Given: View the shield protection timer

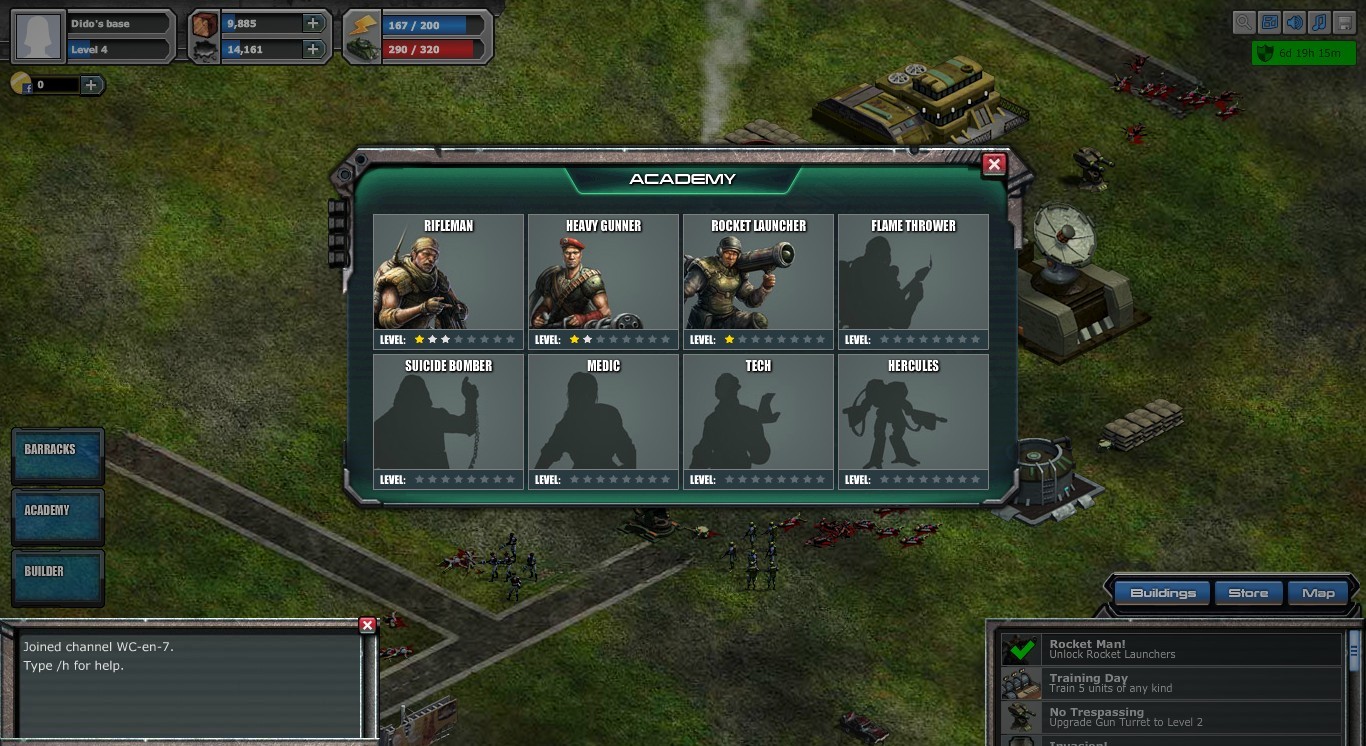Looking at the screenshot, I should click(x=1303, y=53).
